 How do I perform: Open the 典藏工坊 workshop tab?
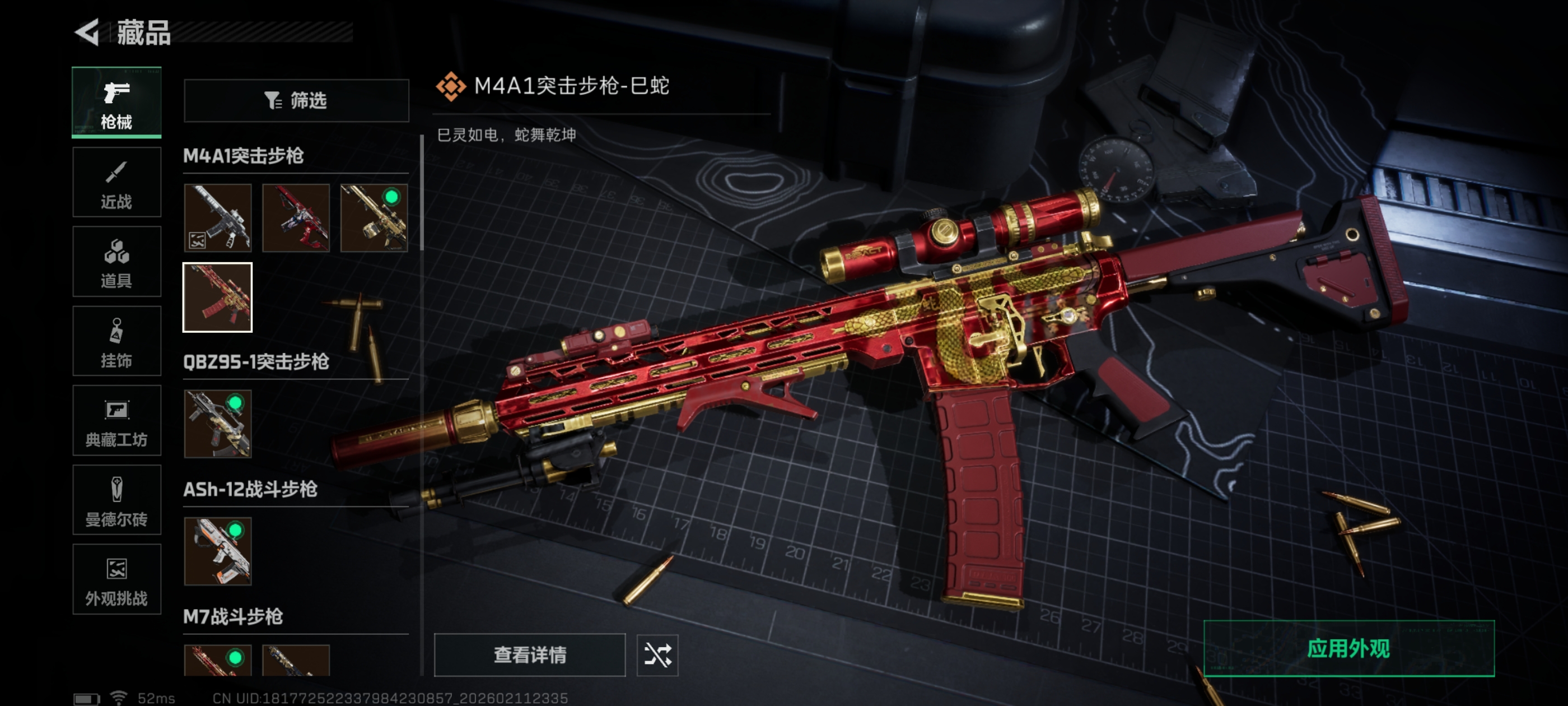116,420
